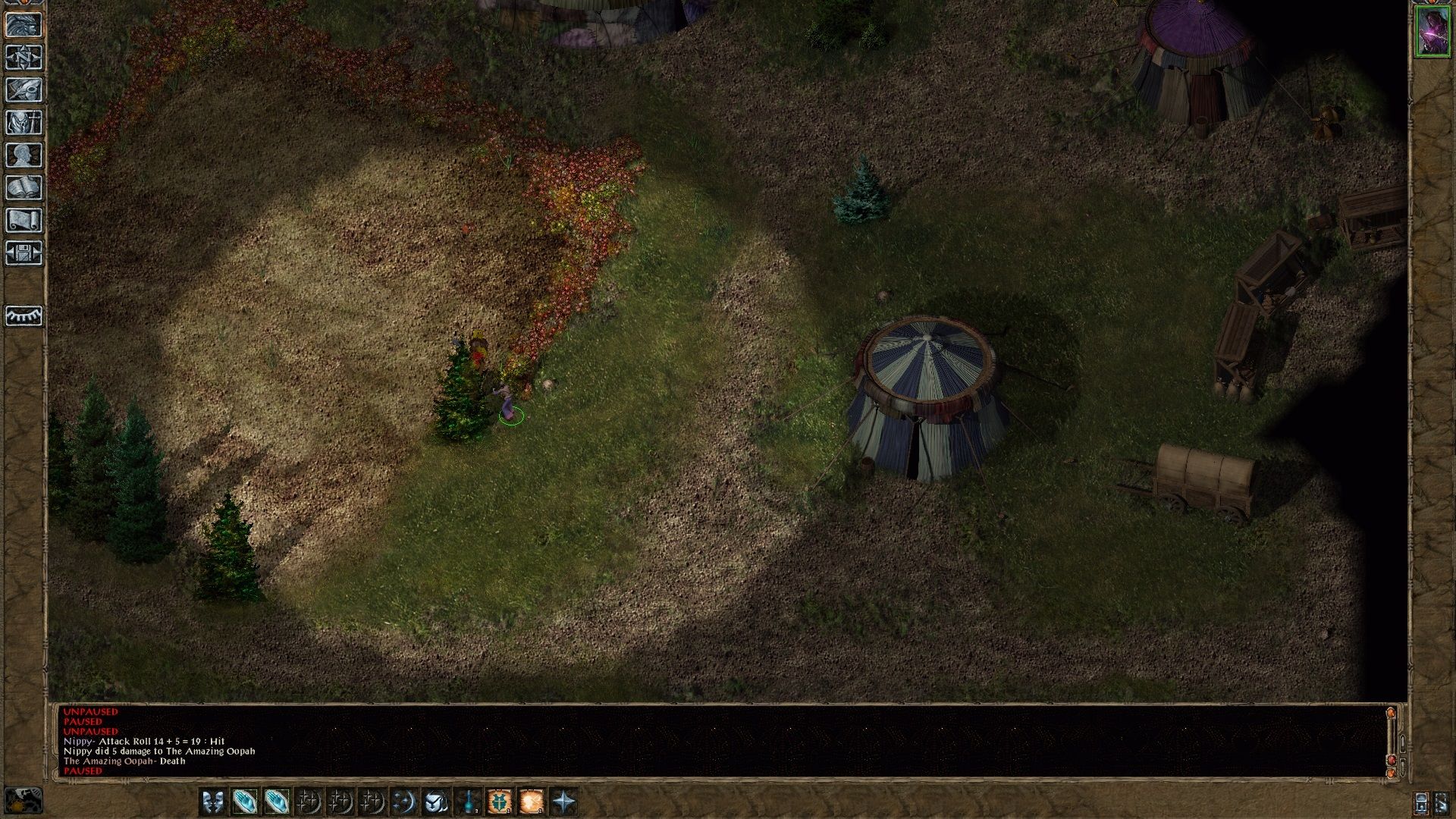Click the two-faces talk button
Viewport: 1456px width, 819px height.
click(213, 802)
